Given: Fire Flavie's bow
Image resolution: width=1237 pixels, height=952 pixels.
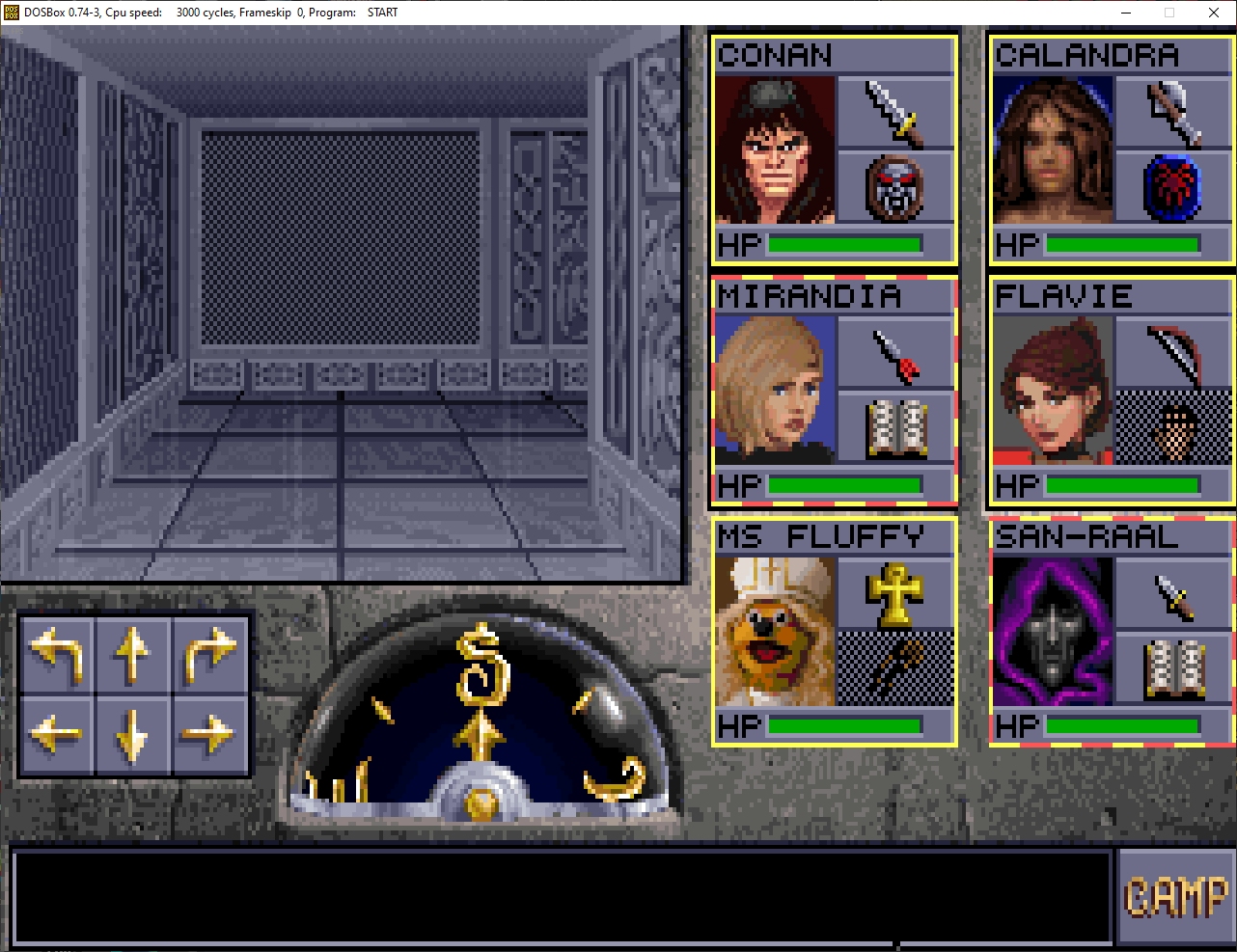Looking at the screenshot, I should 1172,353.
